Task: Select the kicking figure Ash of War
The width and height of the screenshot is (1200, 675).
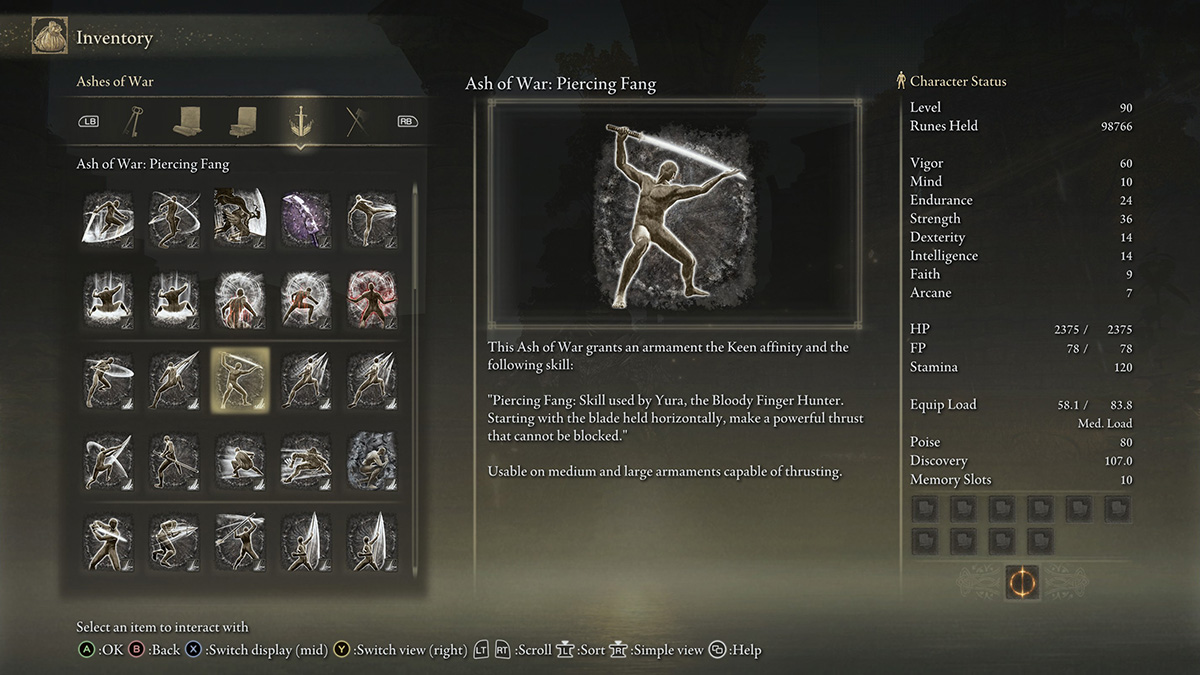Action: pyautogui.click(x=371, y=217)
